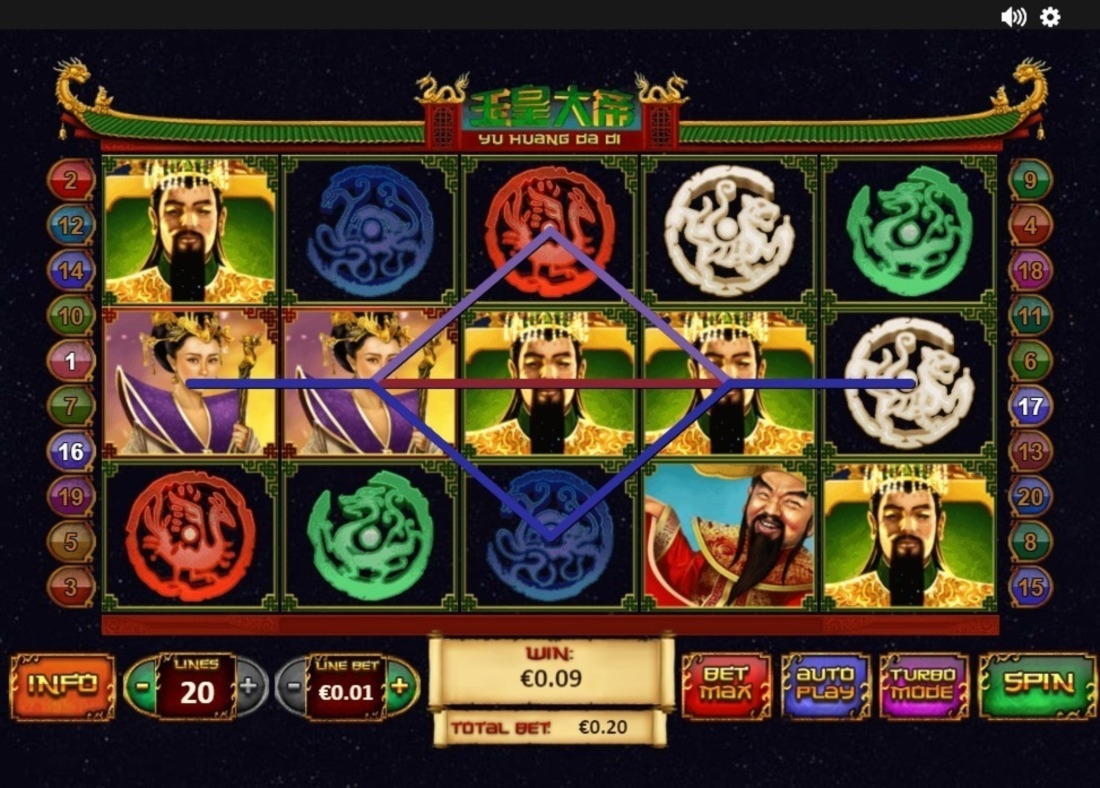
Task: Click payline 20 marker
Action: [x=1030, y=496]
